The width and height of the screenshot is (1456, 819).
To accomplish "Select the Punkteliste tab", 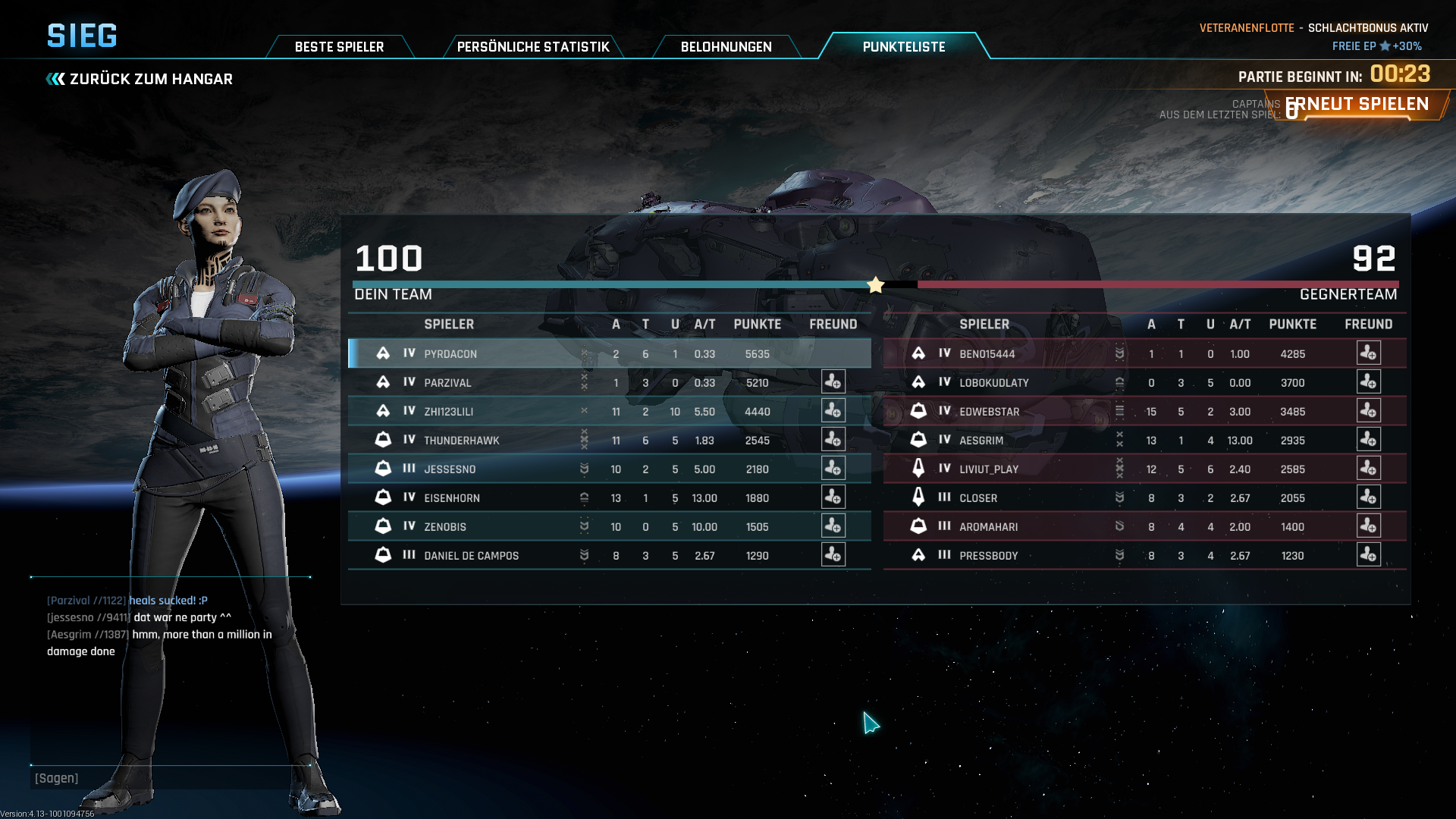I will [903, 47].
